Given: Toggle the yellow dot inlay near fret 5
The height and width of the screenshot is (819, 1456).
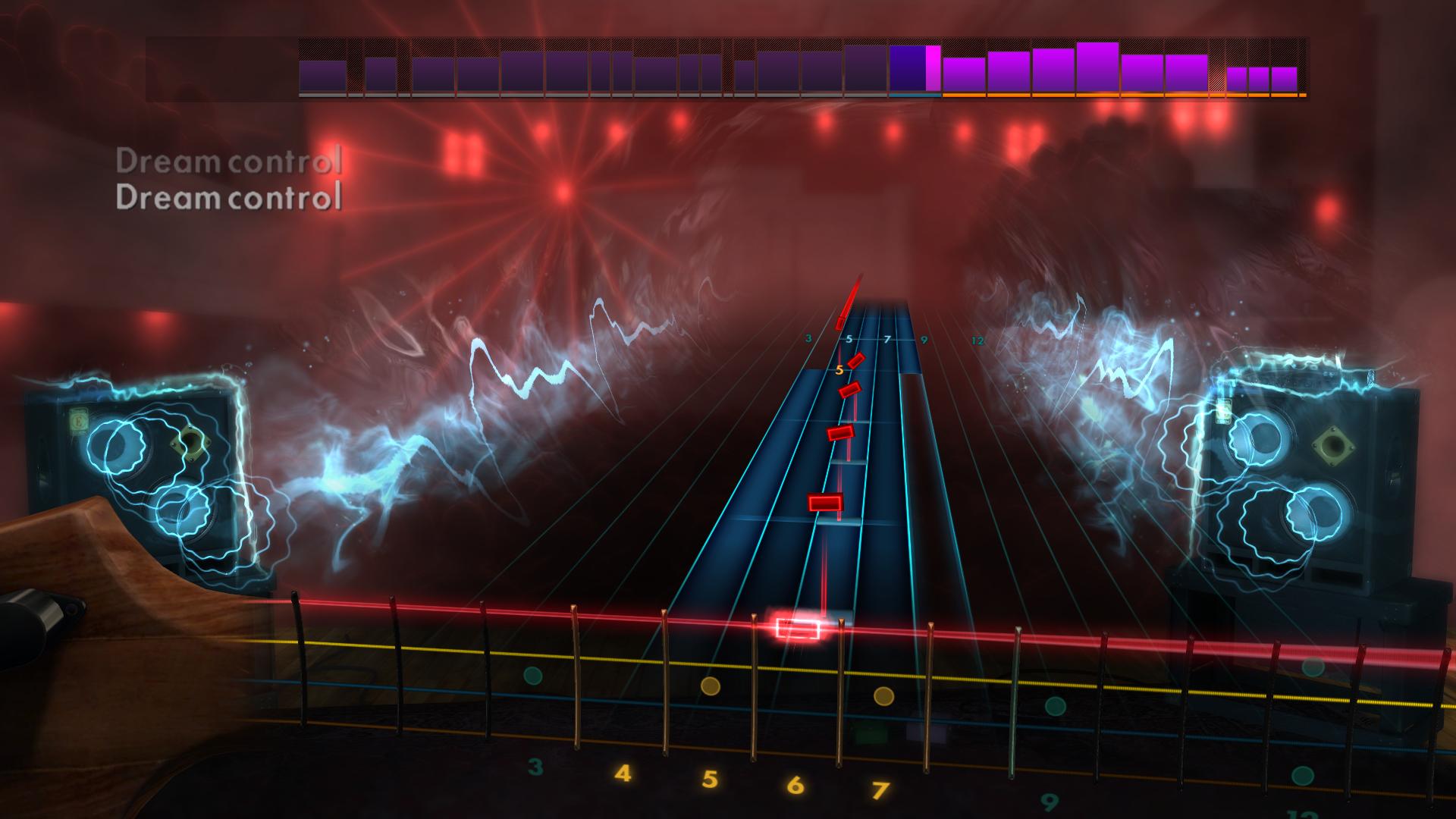Looking at the screenshot, I should [711, 686].
